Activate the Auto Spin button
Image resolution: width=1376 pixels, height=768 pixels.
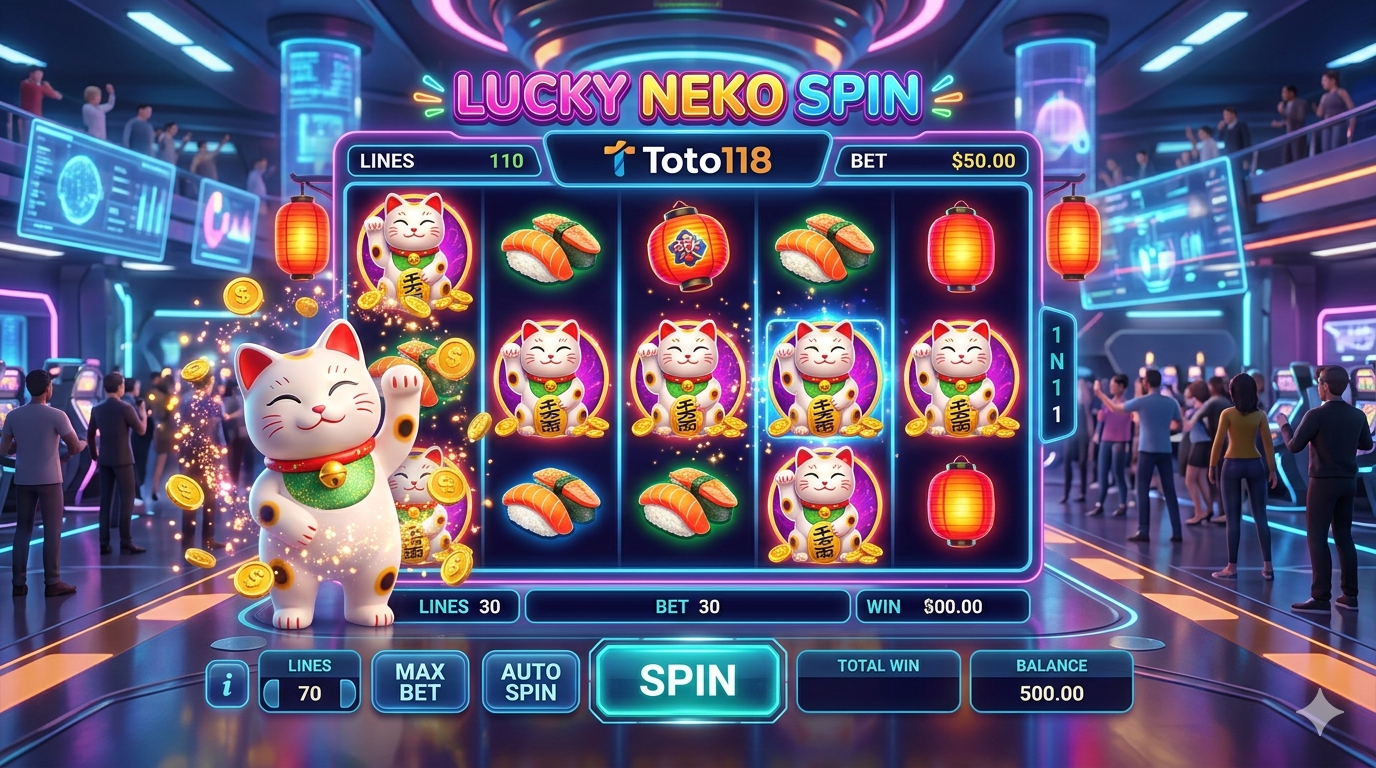(x=530, y=682)
